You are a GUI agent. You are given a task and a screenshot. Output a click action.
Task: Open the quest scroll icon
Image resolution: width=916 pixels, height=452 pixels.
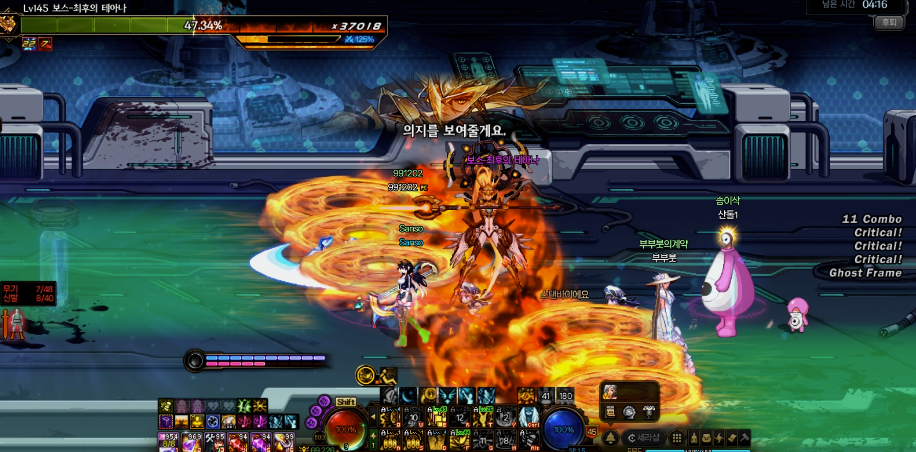tap(731, 437)
